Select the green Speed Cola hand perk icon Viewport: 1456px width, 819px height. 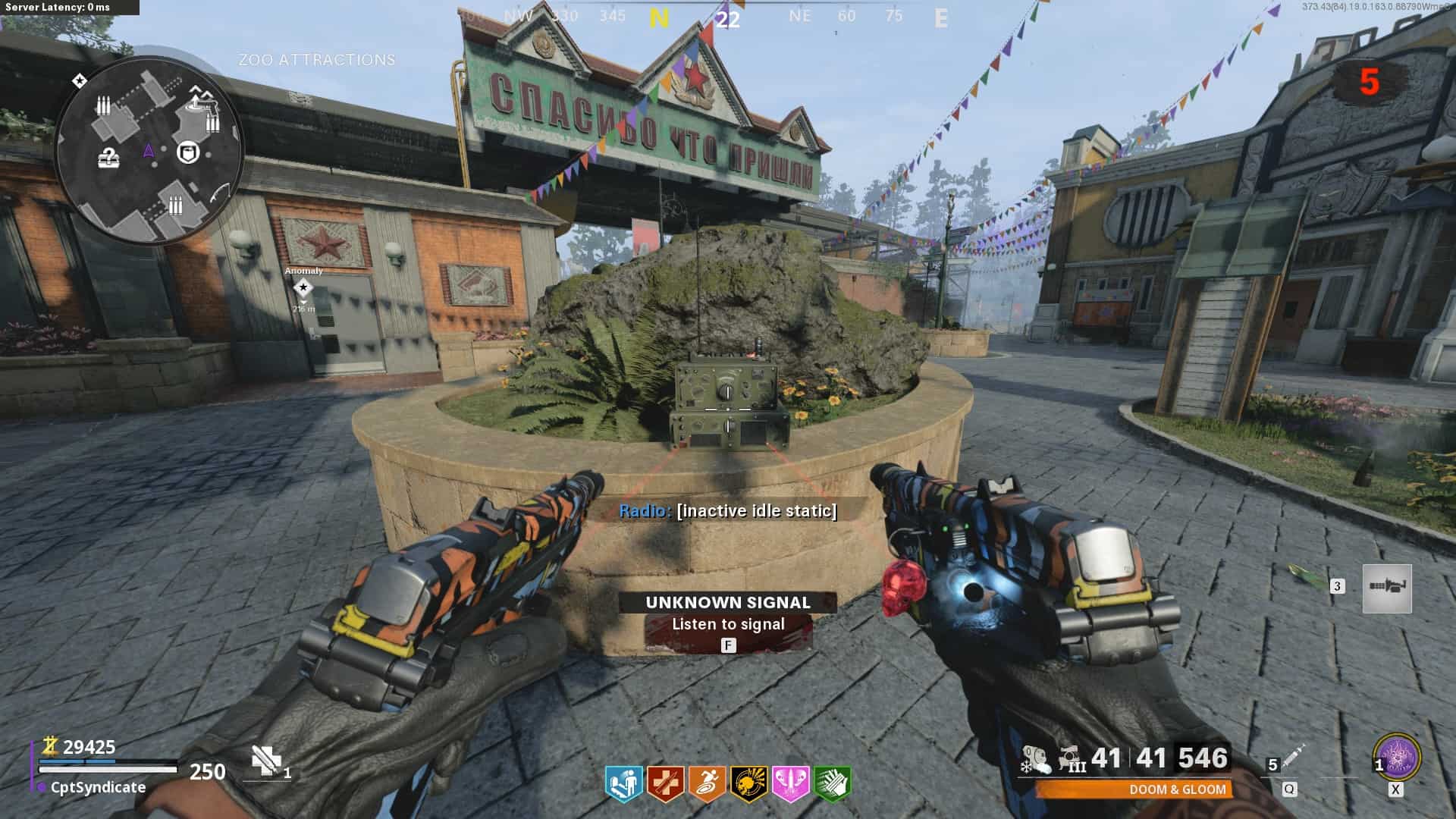pyautogui.click(x=832, y=784)
